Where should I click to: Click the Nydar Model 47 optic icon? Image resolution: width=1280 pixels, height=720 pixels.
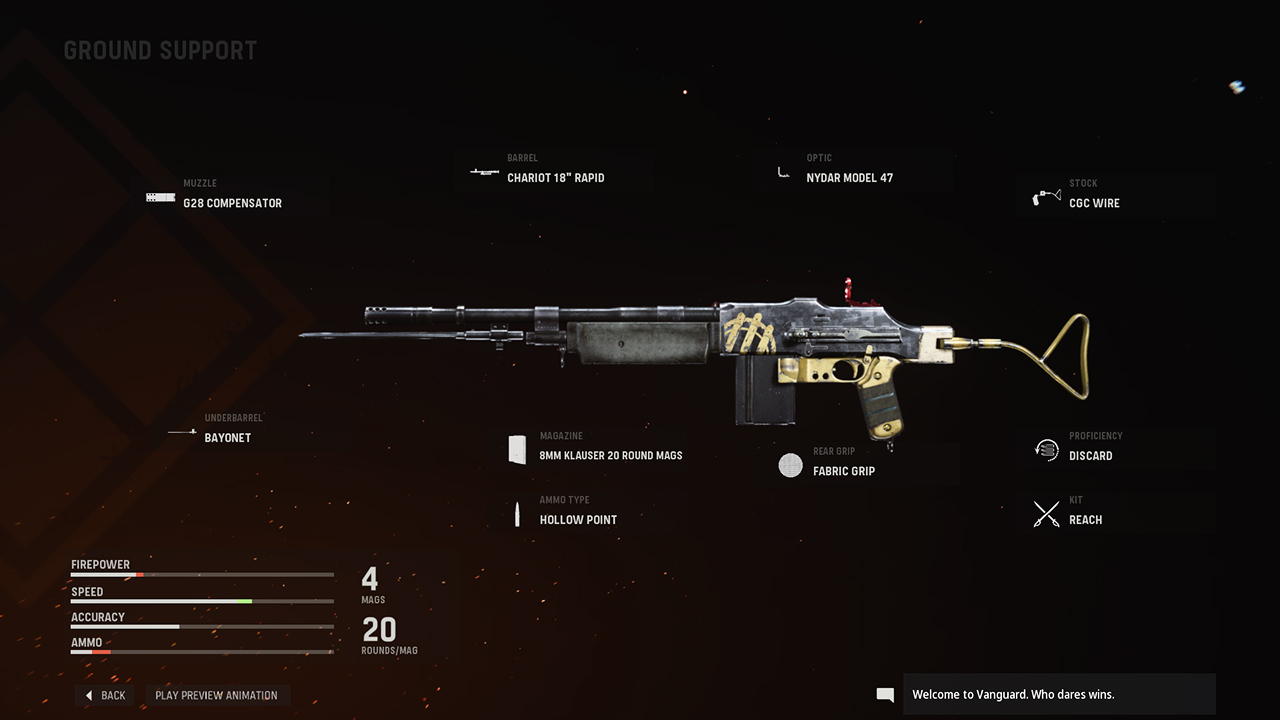click(782, 170)
